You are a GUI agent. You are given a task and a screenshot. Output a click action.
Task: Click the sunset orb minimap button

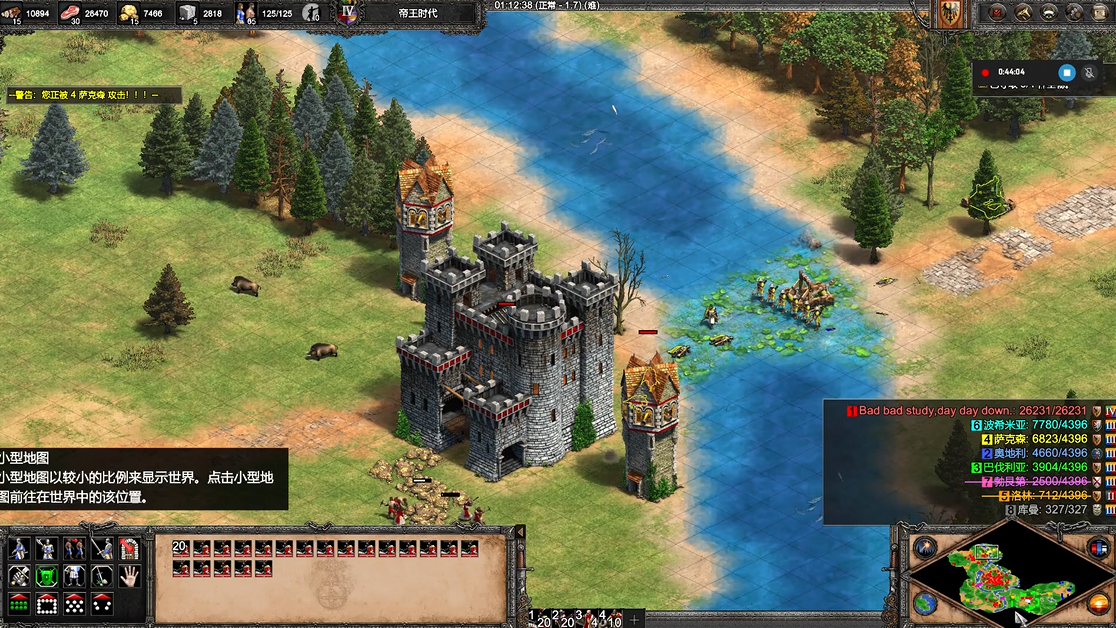tap(1098, 604)
